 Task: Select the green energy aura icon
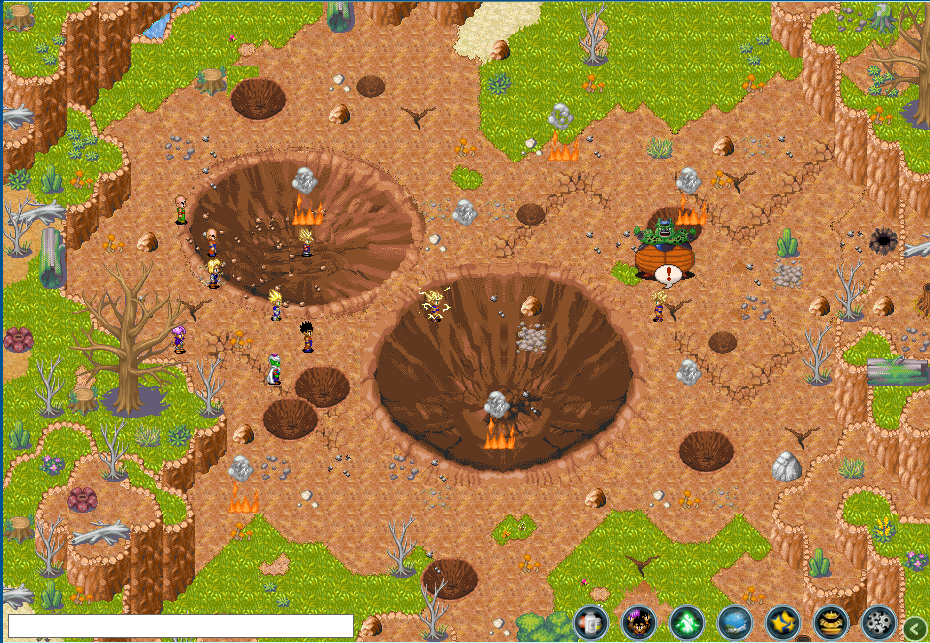[x=687, y=624]
